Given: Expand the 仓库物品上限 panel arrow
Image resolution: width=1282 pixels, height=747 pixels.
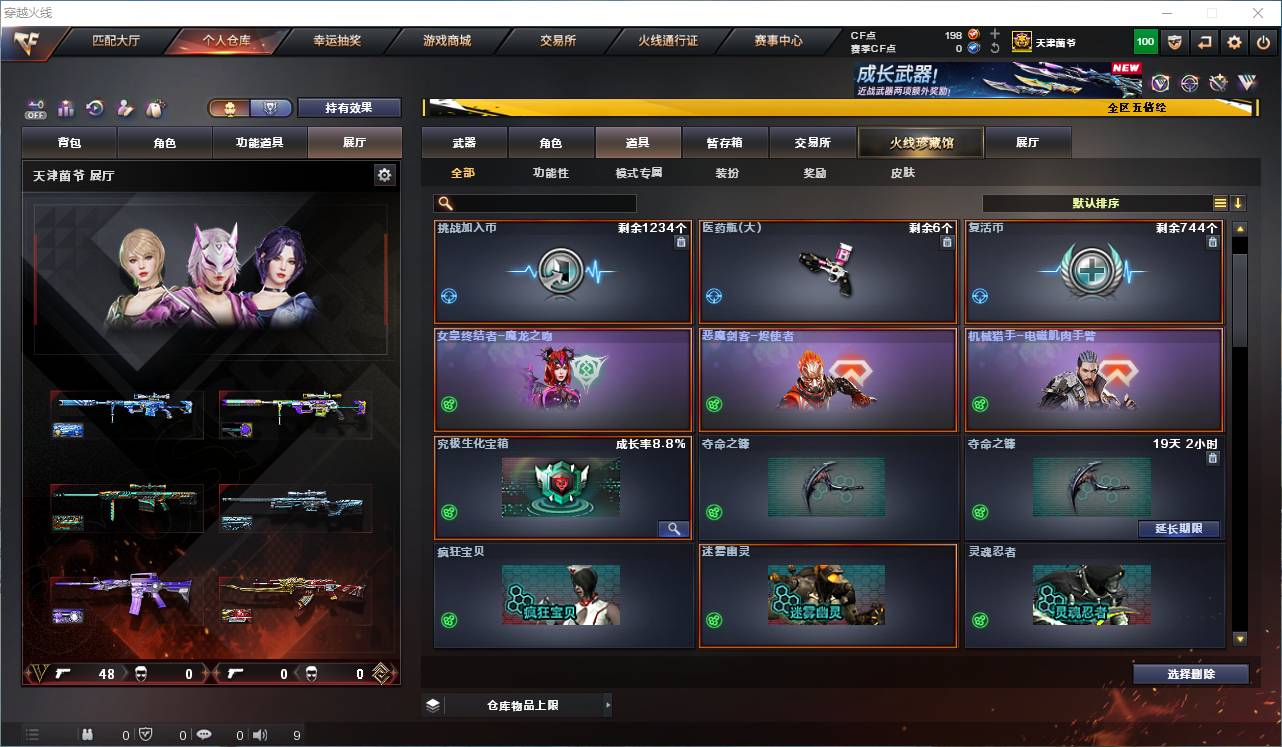Looking at the screenshot, I should 607,704.
